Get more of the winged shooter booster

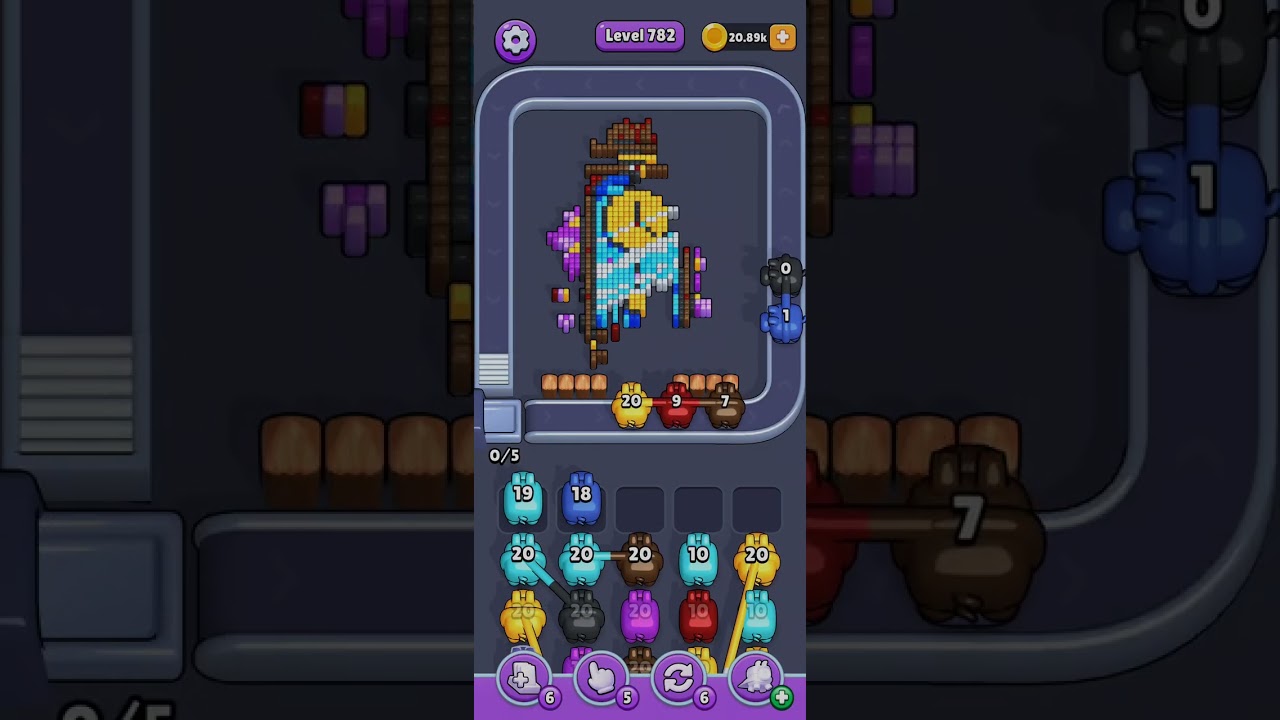pyautogui.click(x=781, y=697)
